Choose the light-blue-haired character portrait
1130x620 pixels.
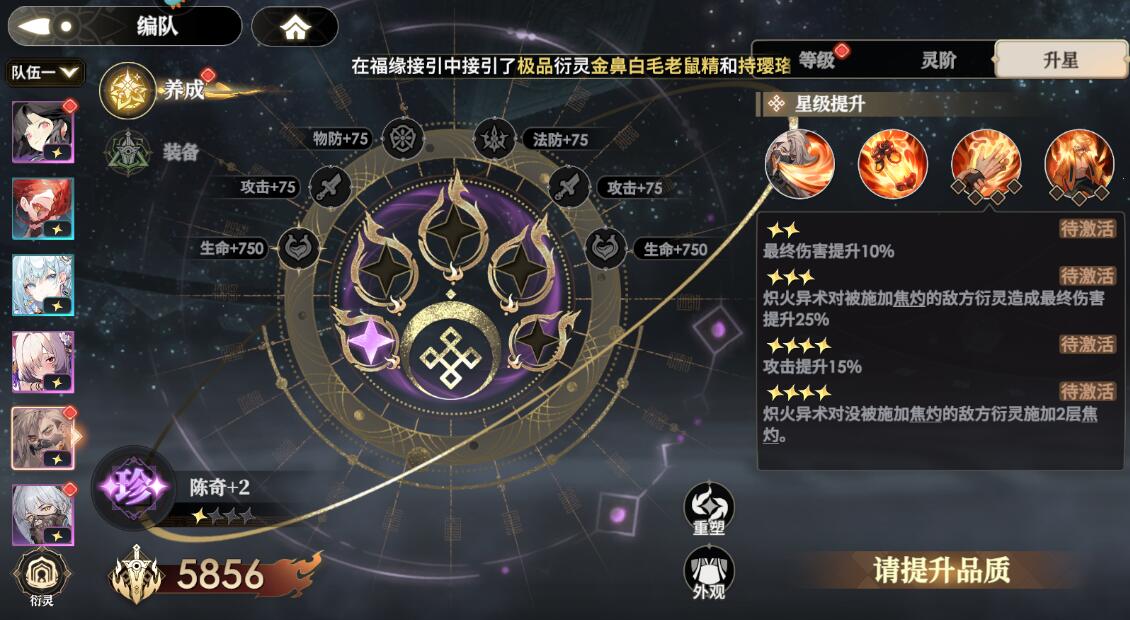point(42,285)
